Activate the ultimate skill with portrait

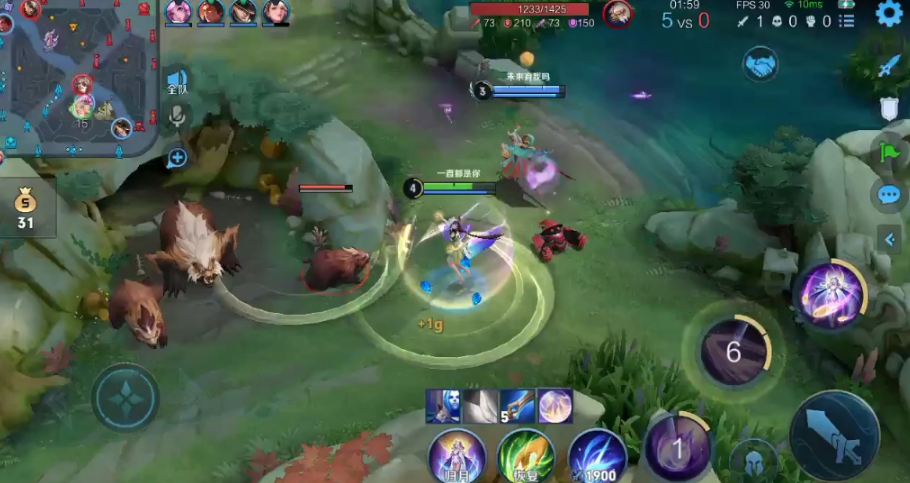[829, 294]
